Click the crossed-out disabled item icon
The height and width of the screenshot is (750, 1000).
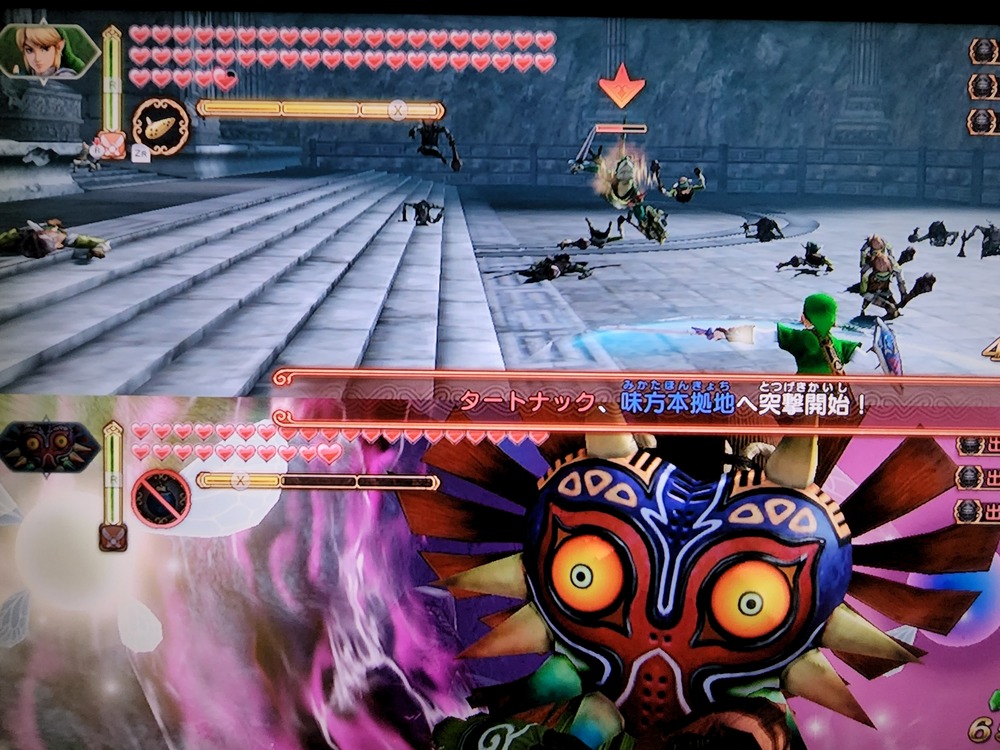coord(161,498)
